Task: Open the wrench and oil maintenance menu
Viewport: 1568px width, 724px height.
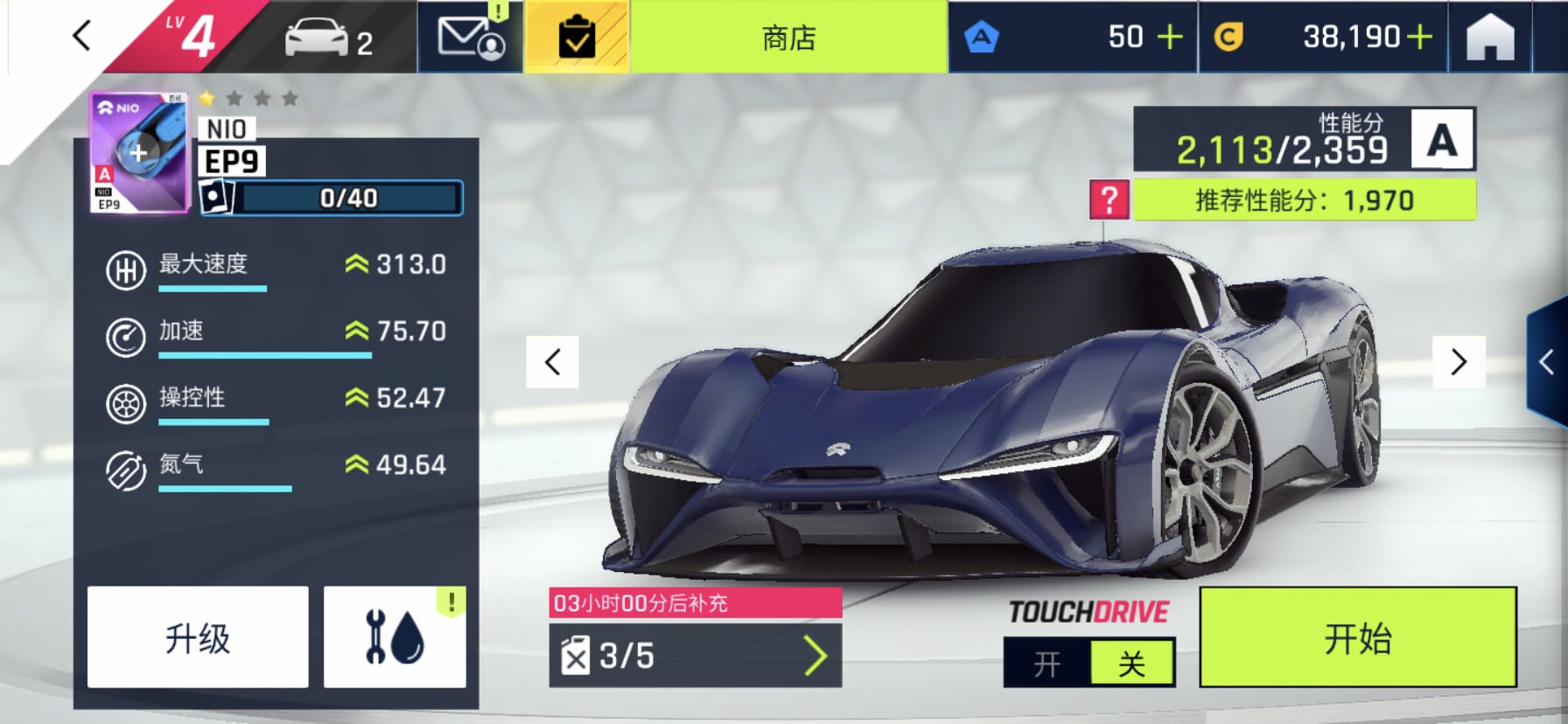Action: tap(395, 637)
